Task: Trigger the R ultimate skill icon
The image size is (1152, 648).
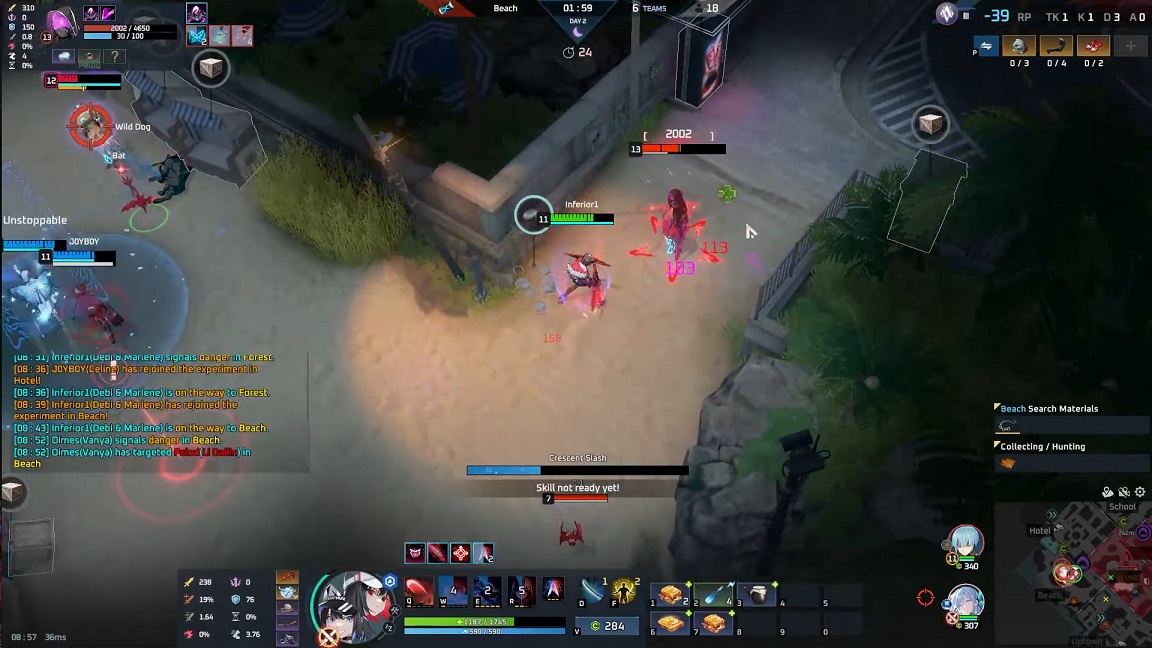Action: coord(520,590)
